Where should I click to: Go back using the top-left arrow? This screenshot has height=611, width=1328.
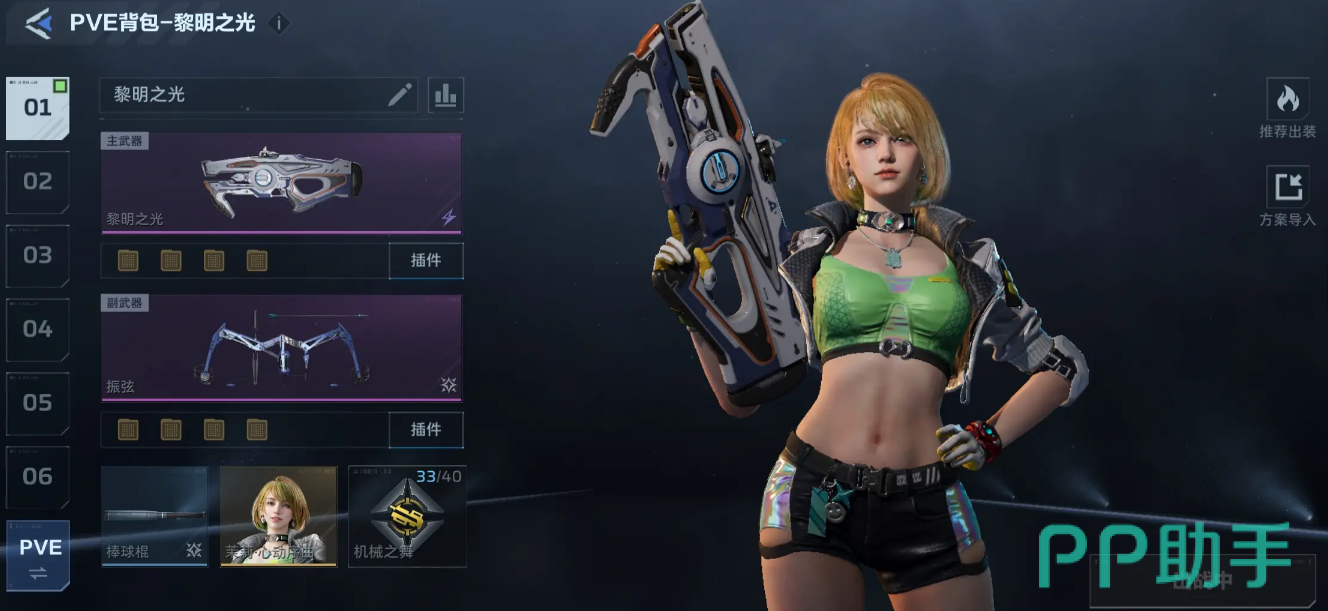(38, 23)
